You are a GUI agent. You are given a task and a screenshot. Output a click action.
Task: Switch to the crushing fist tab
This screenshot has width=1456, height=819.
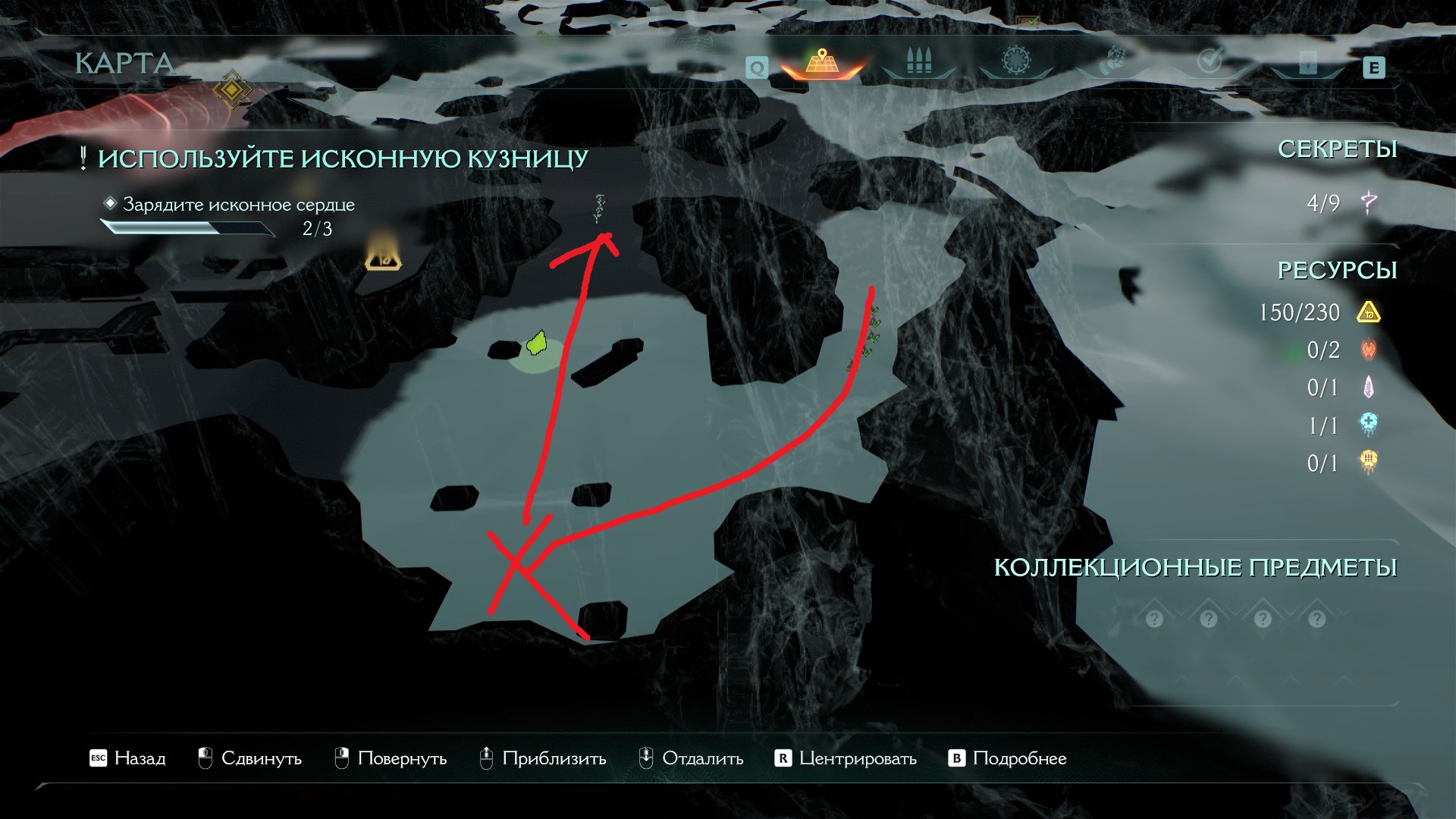tap(1113, 61)
